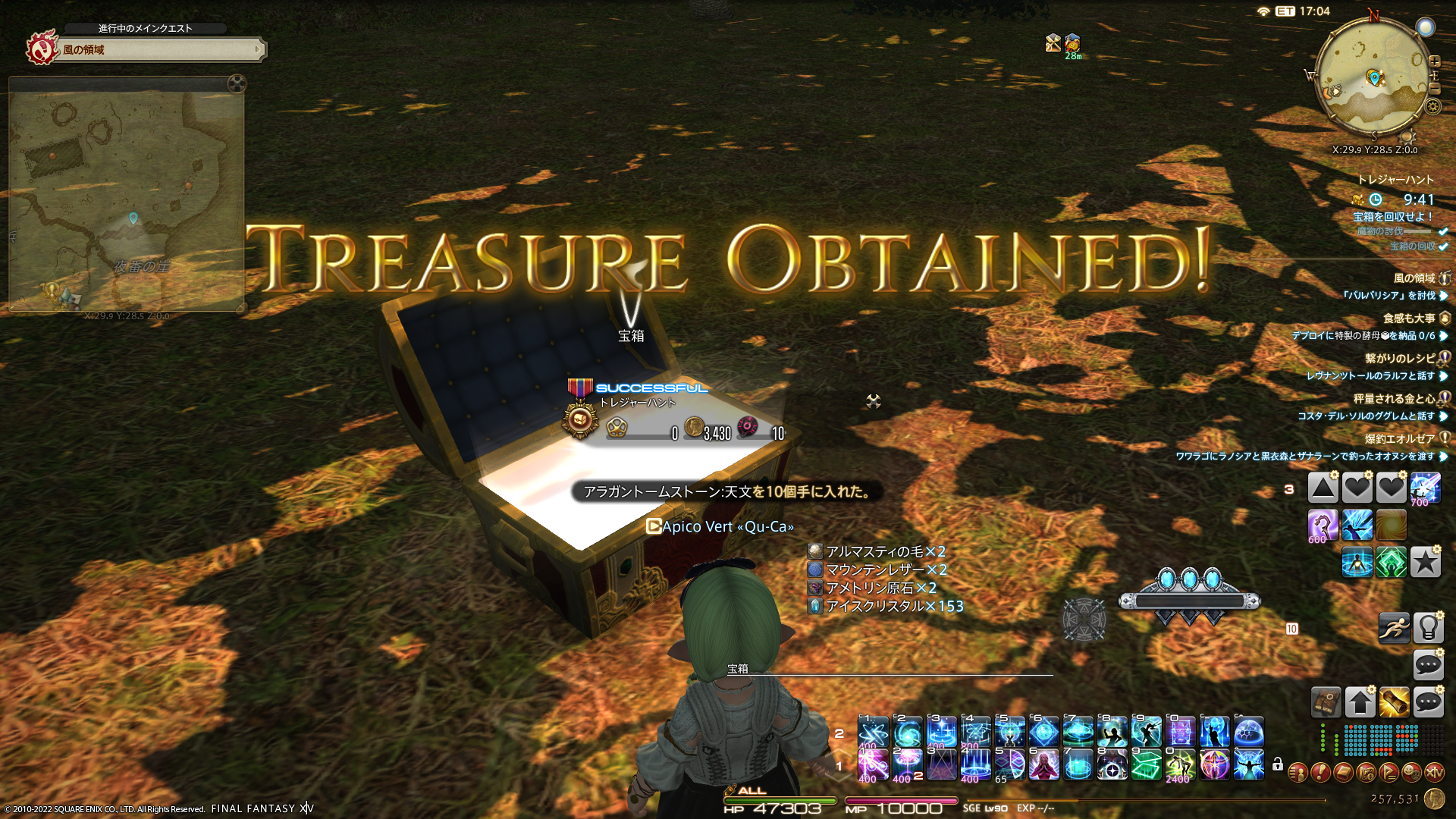The image size is (1456, 819).
Task: Click the lightbulb macro icon
Action: click(1427, 628)
